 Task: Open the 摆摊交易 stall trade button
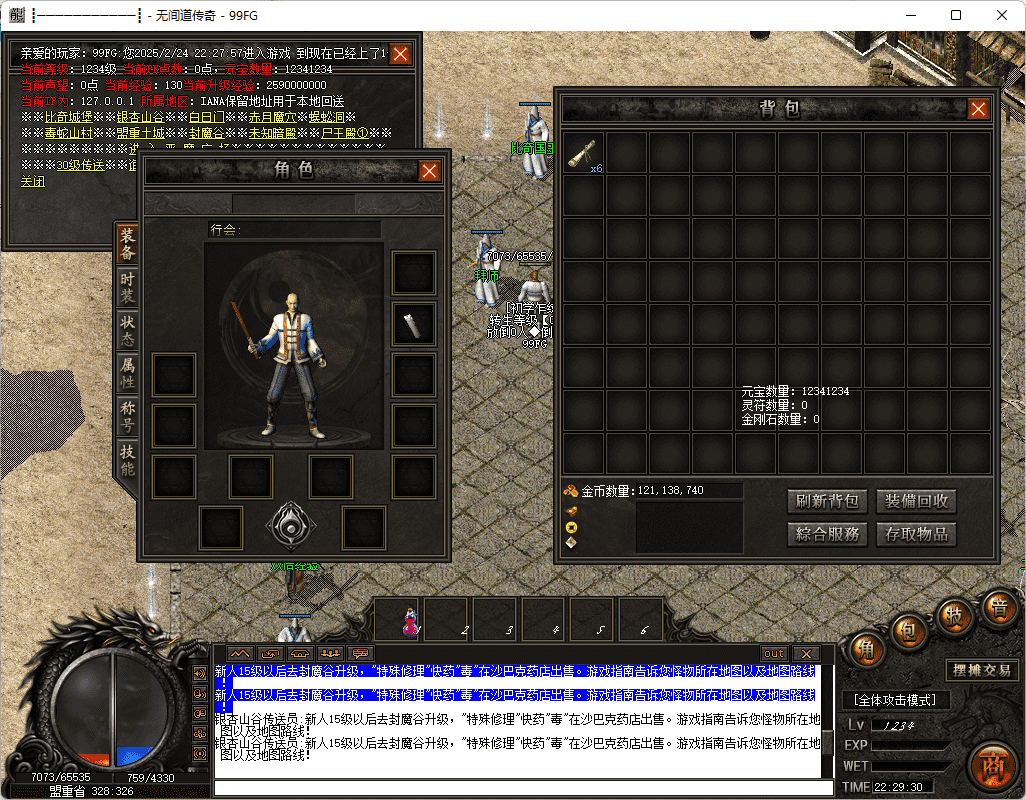click(x=982, y=671)
